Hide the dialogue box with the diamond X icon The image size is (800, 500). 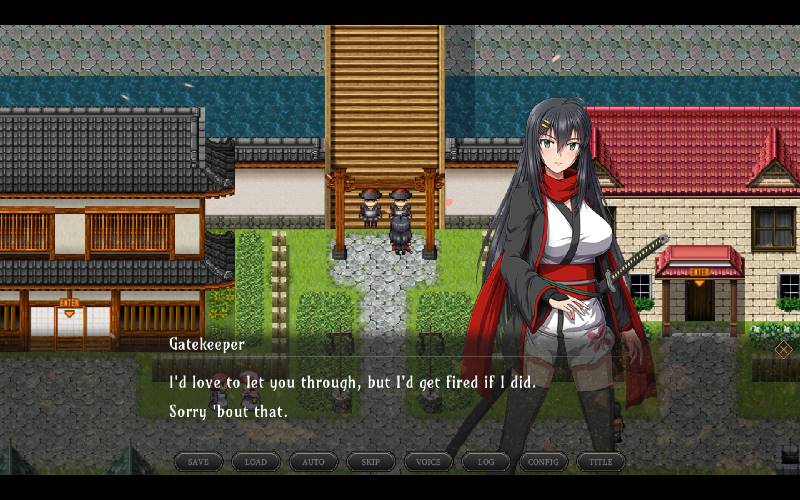click(x=784, y=349)
